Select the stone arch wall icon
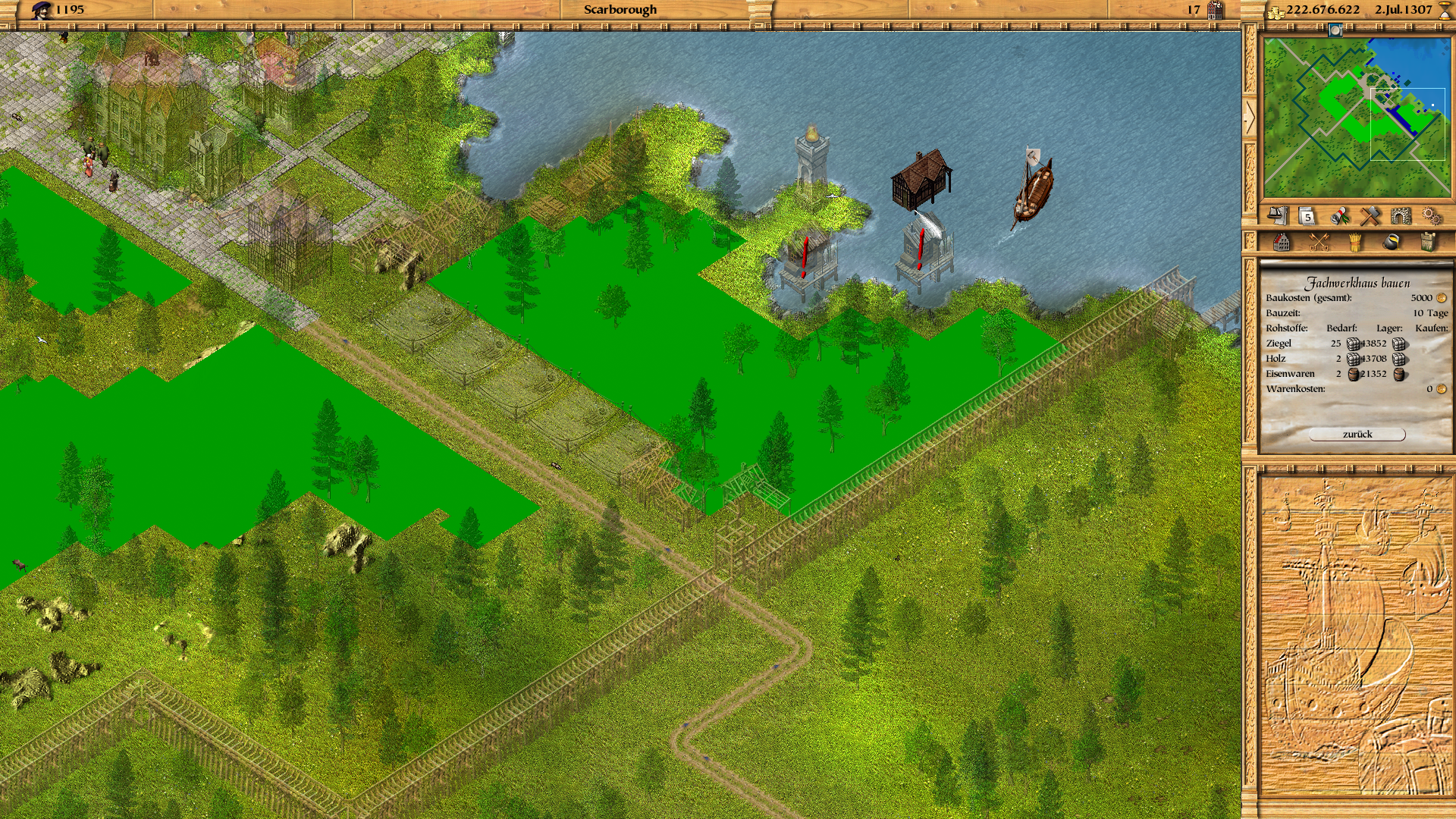1456x819 pixels. [1401, 217]
